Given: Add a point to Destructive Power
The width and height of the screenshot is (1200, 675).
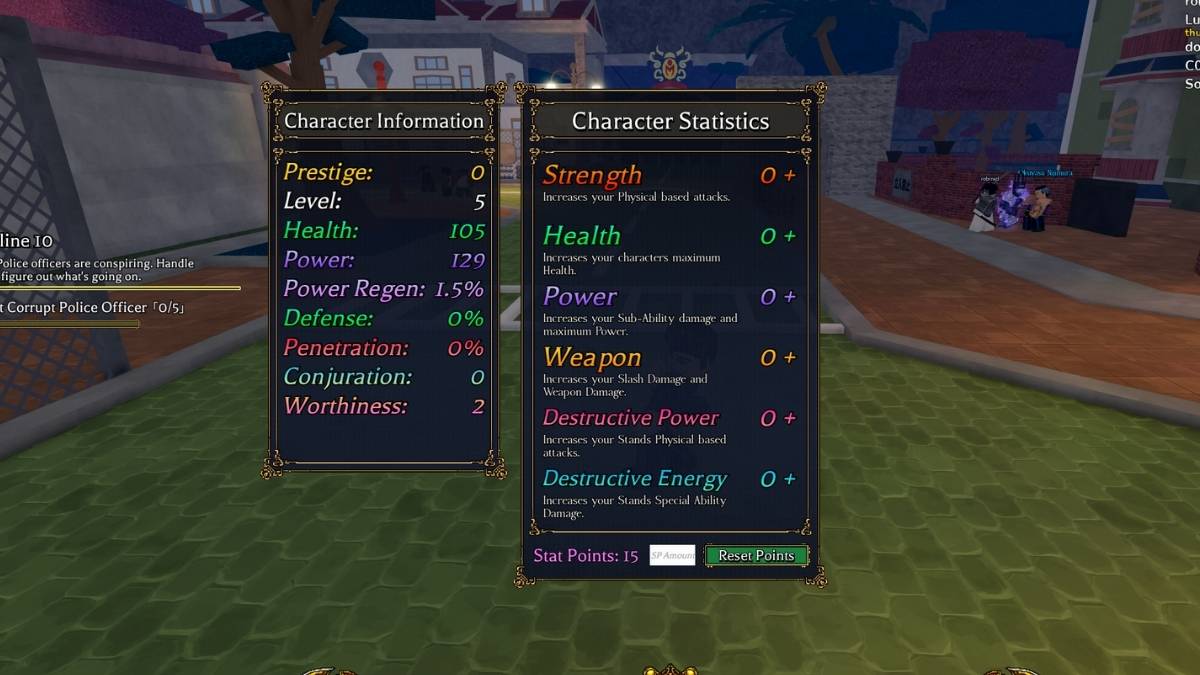Looking at the screenshot, I should pyautogui.click(x=790, y=419).
